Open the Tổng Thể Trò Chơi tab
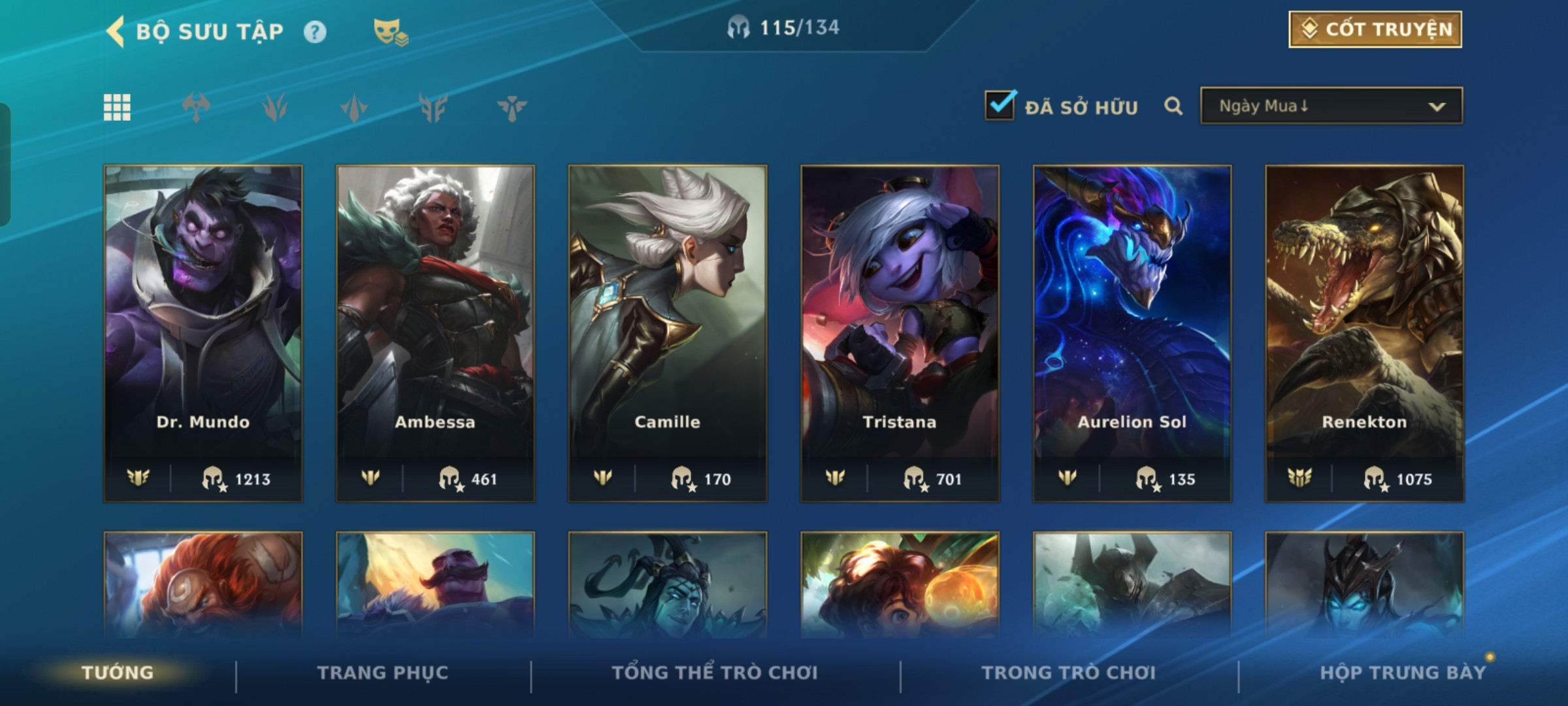1568x706 pixels. tap(715, 673)
